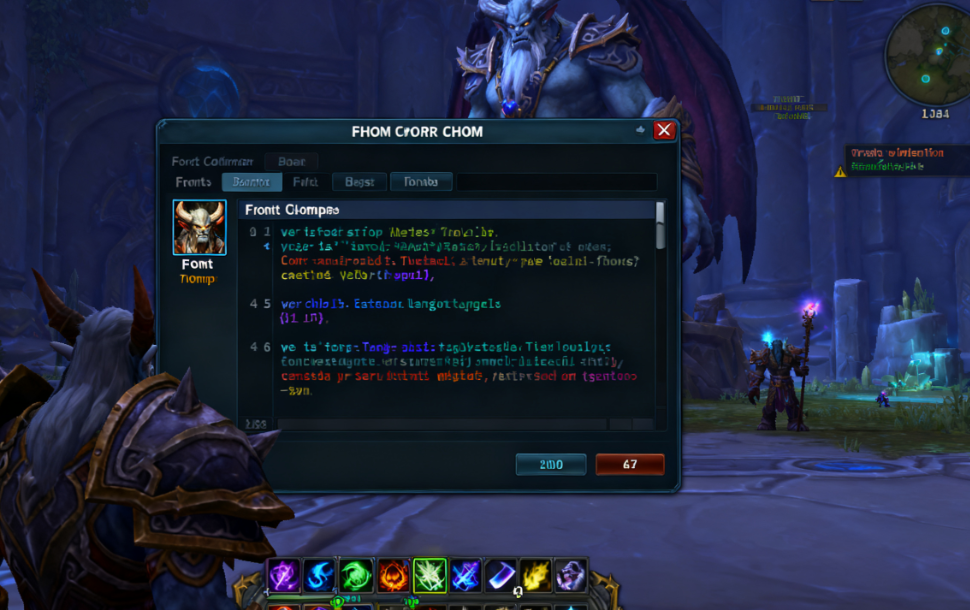Viewport: 970px width, 610px height.
Task: Activate the green vortex ability
Action: pos(357,575)
